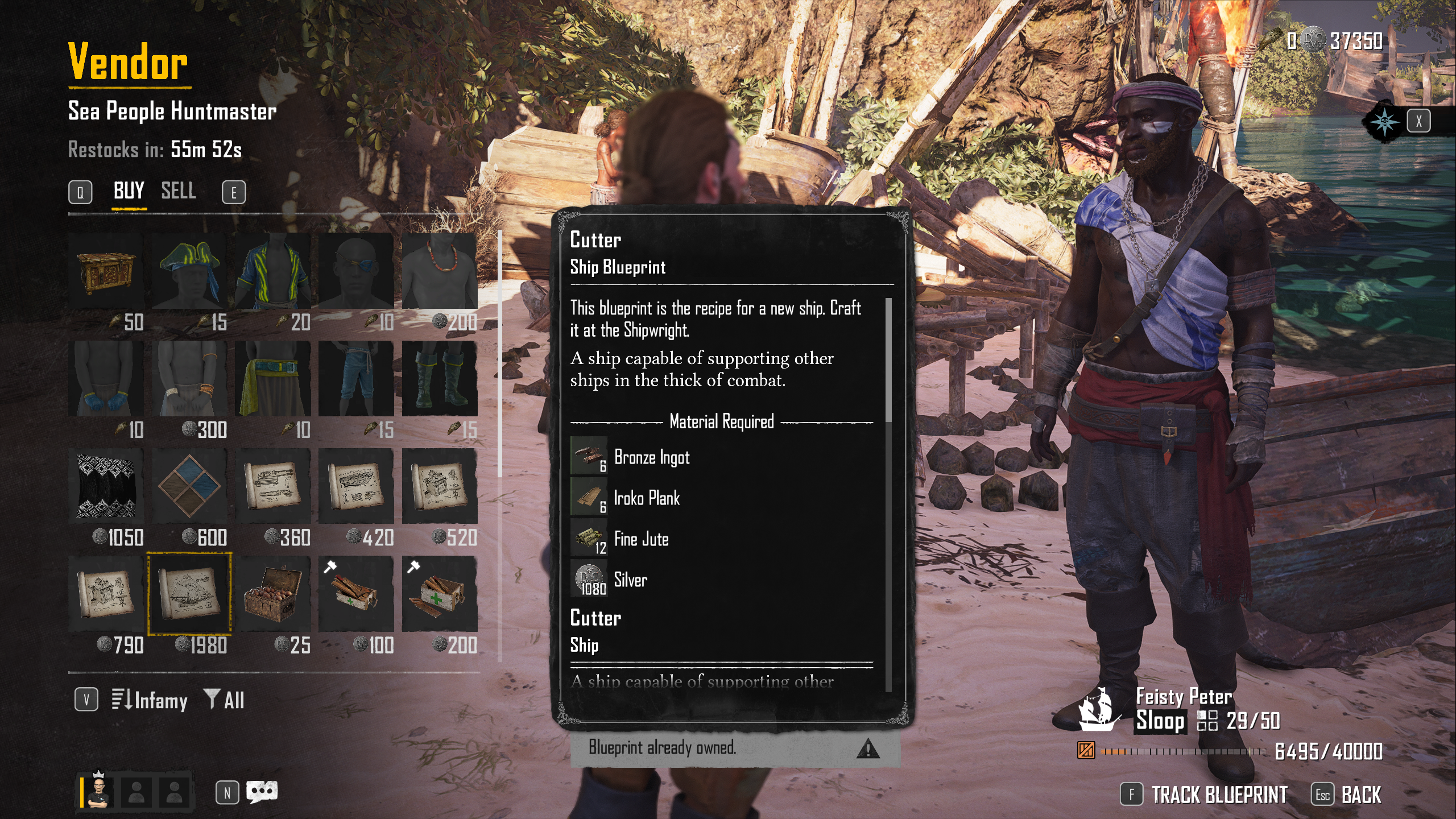The width and height of the screenshot is (1456, 819).
Task: Select the repair kit priced 100
Action: [x=356, y=594]
